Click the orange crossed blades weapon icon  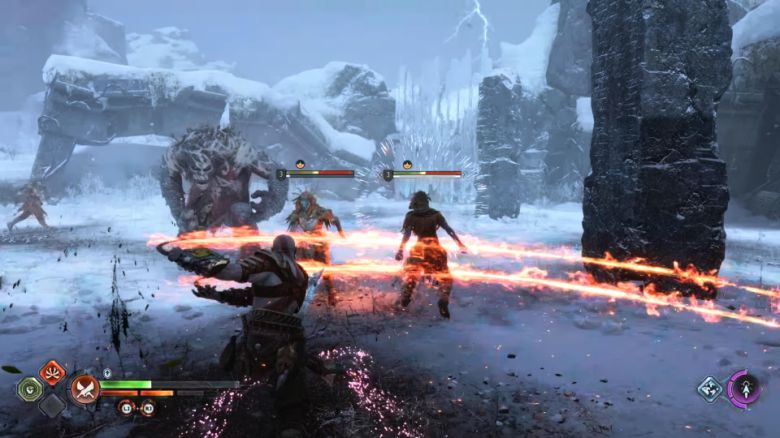pyautogui.click(x=84, y=389)
